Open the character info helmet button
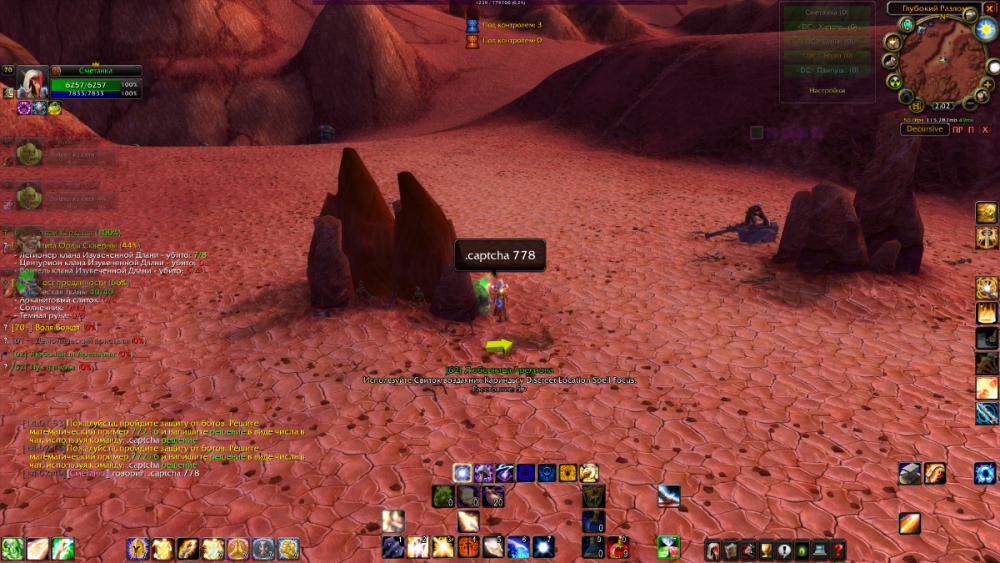The height and width of the screenshot is (563, 1000). pos(712,549)
